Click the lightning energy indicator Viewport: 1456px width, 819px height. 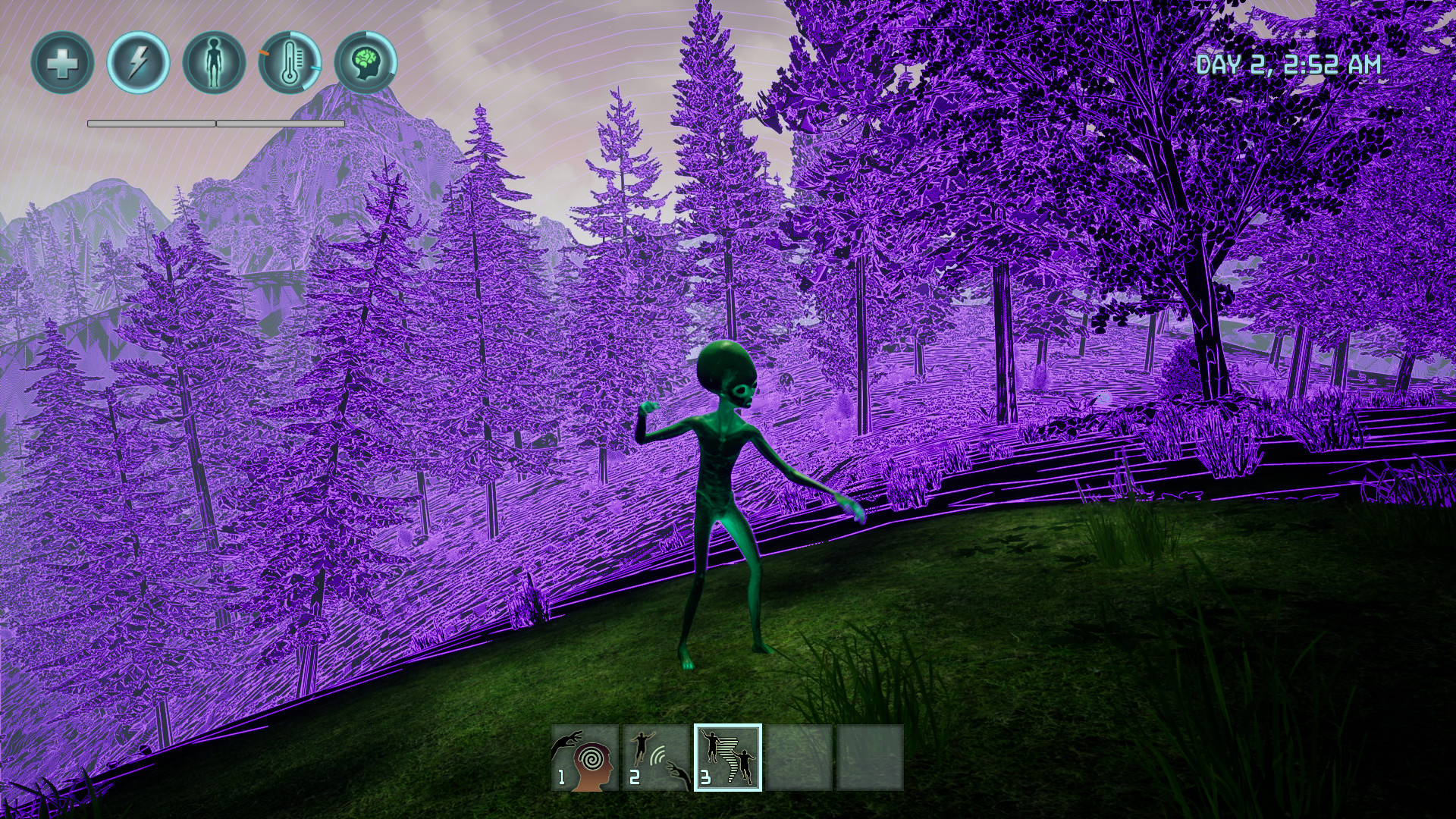pos(138,63)
